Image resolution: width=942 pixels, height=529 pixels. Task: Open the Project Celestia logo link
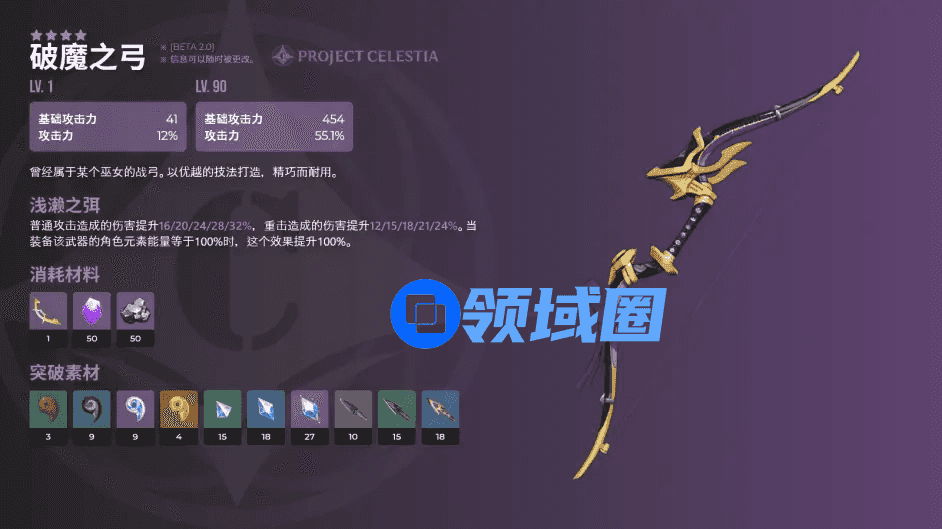[x=355, y=56]
